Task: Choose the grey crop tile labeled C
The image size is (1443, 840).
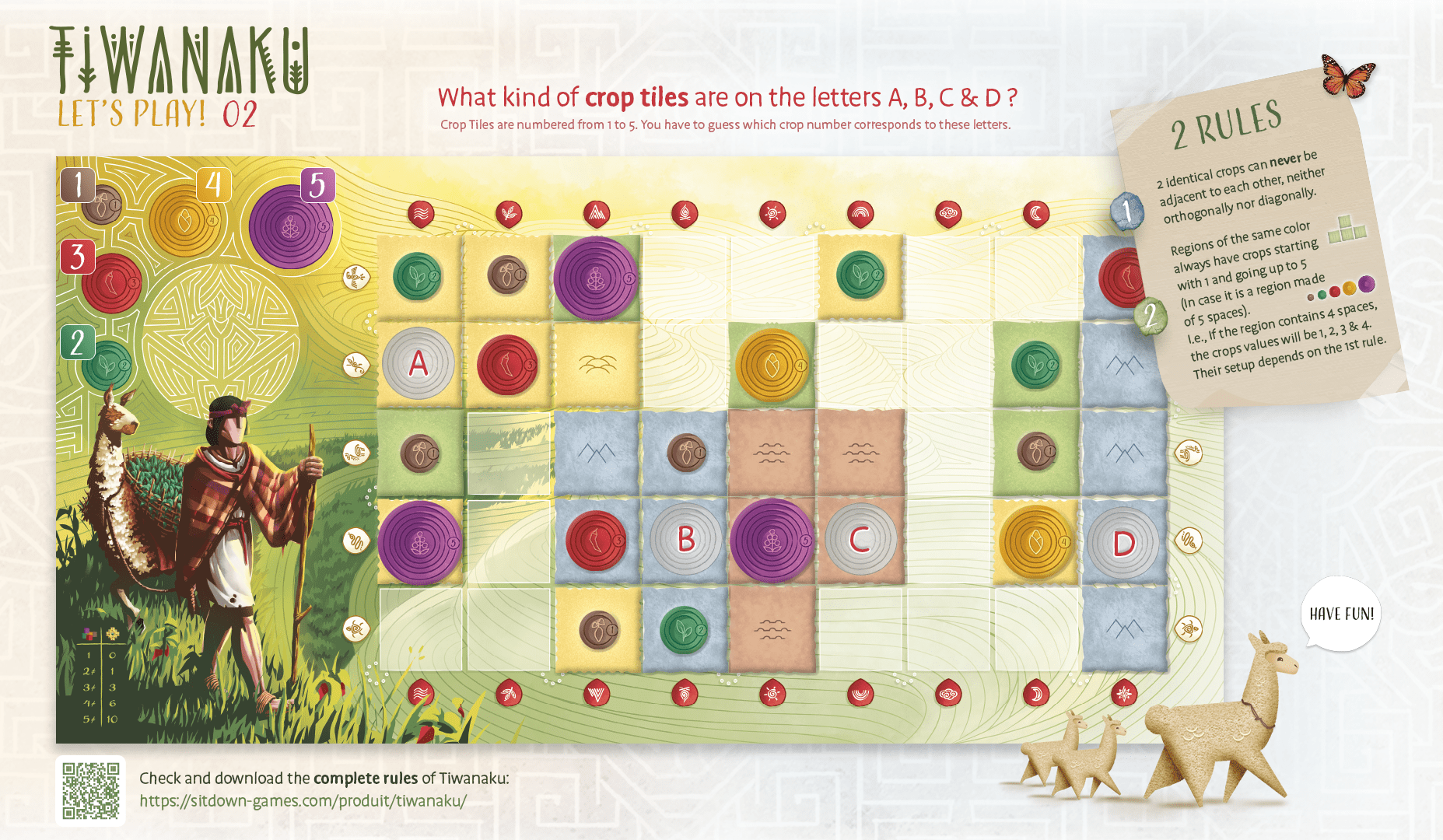Action: pyautogui.click(x=860, y=539)
